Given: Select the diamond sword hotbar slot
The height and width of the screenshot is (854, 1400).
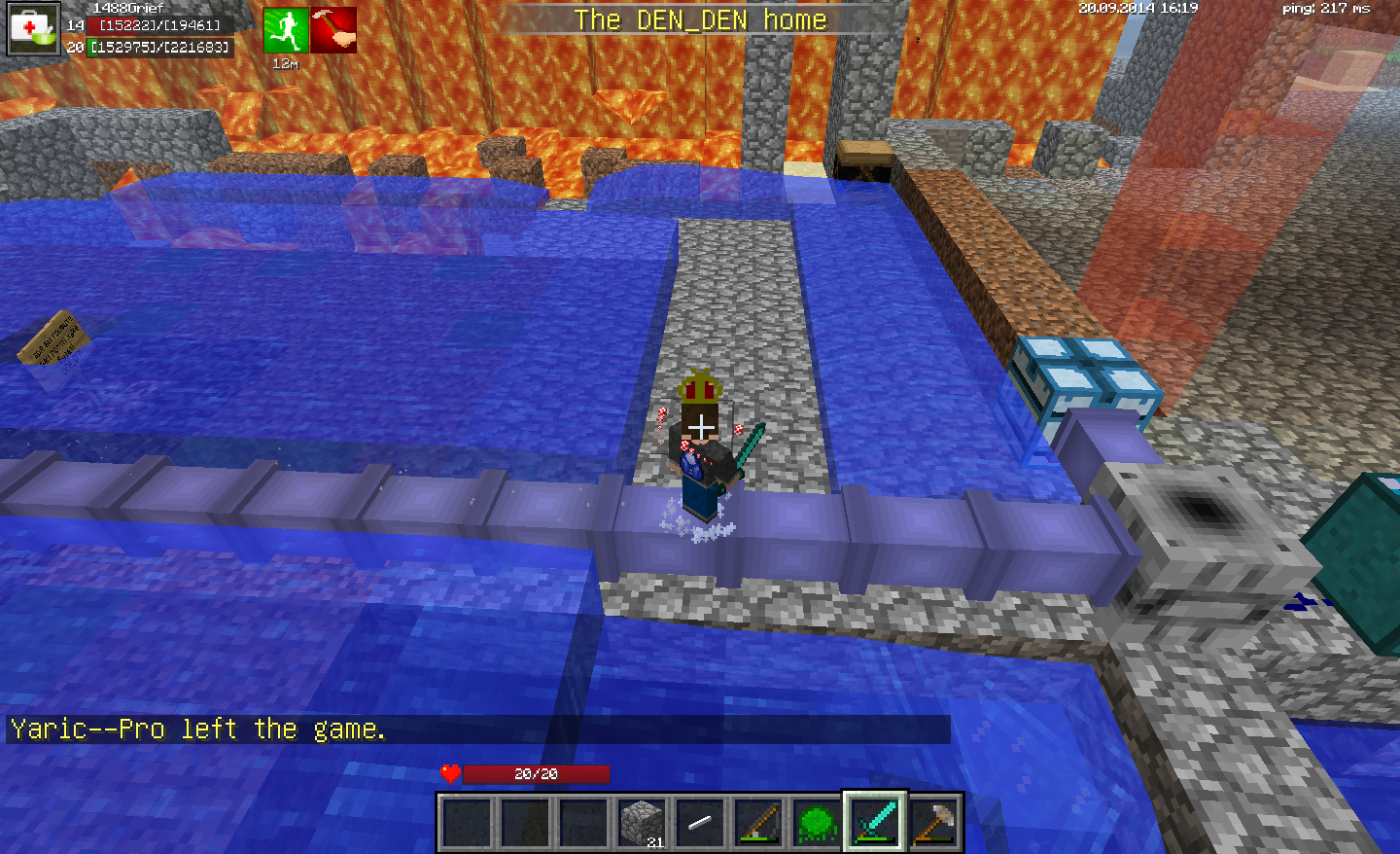Looking at the screenshot, I should pos(875,823).
